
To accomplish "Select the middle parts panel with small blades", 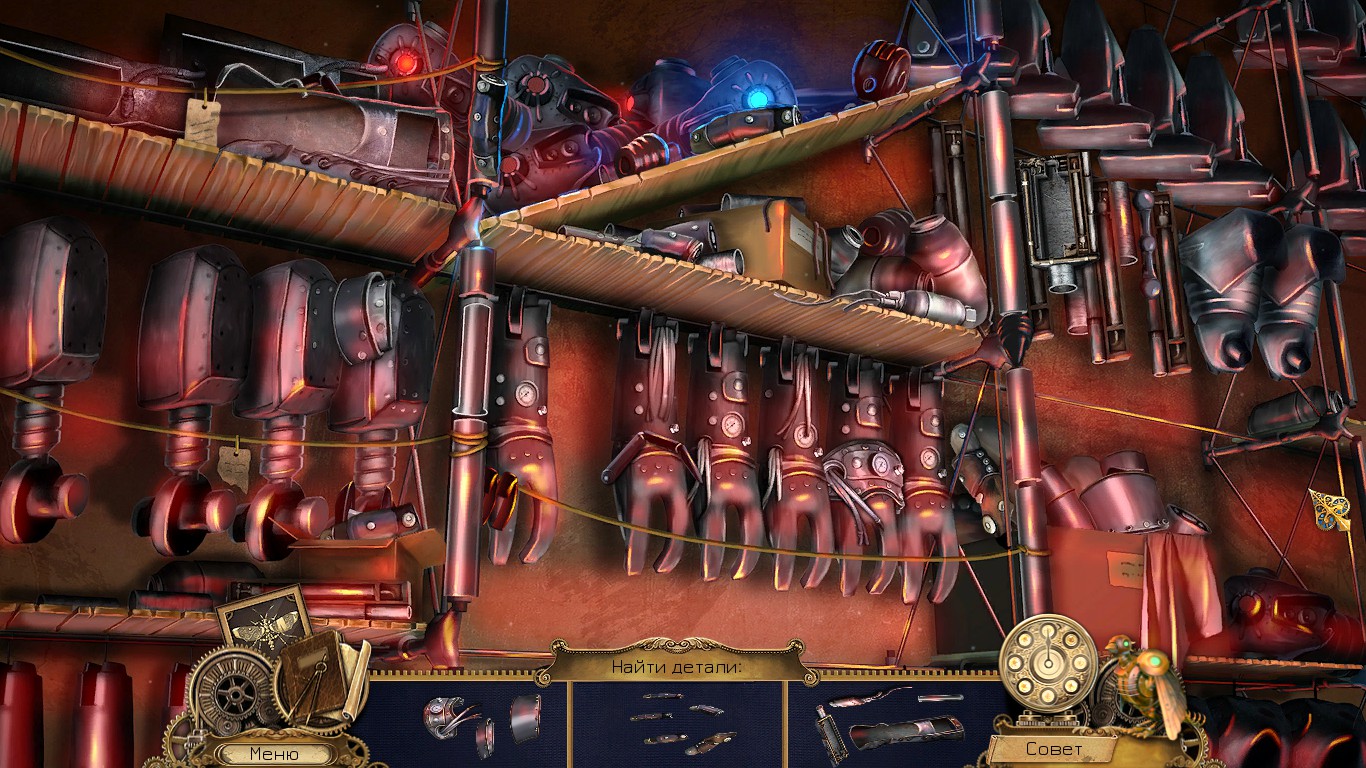I will [x=678, y=720].
